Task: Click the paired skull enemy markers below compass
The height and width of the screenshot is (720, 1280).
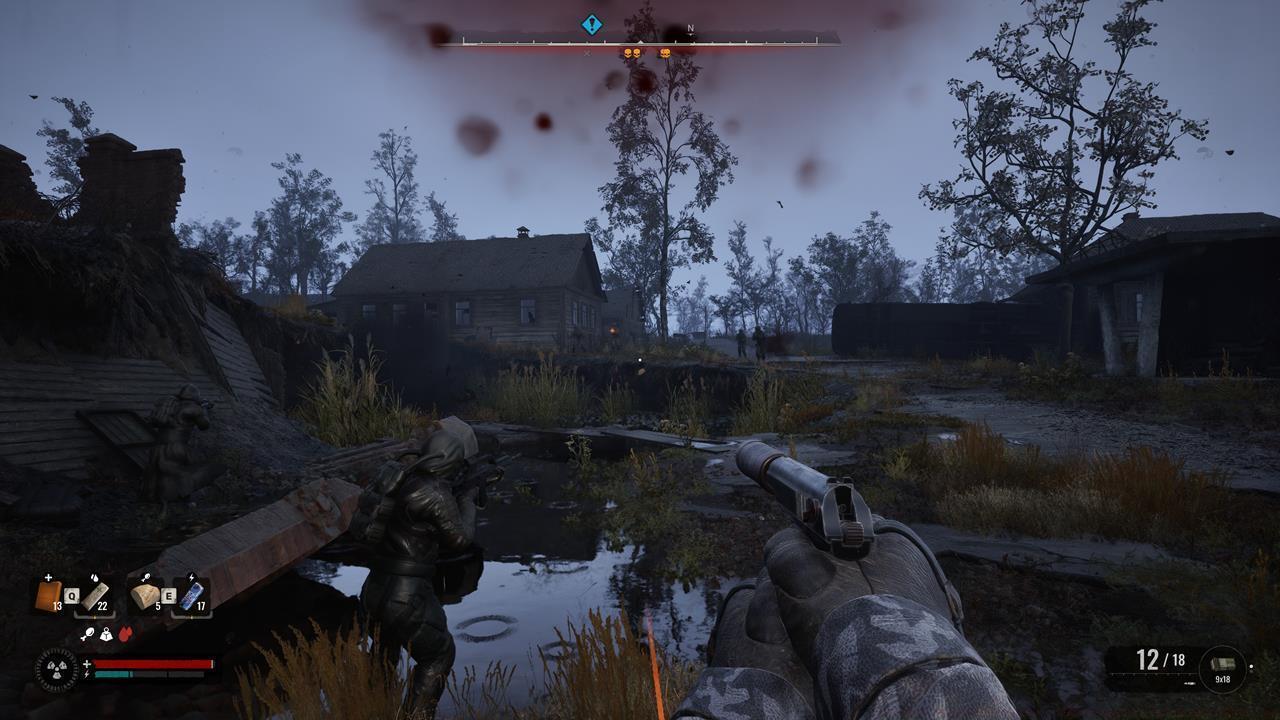Action: (x=632, y=53)
